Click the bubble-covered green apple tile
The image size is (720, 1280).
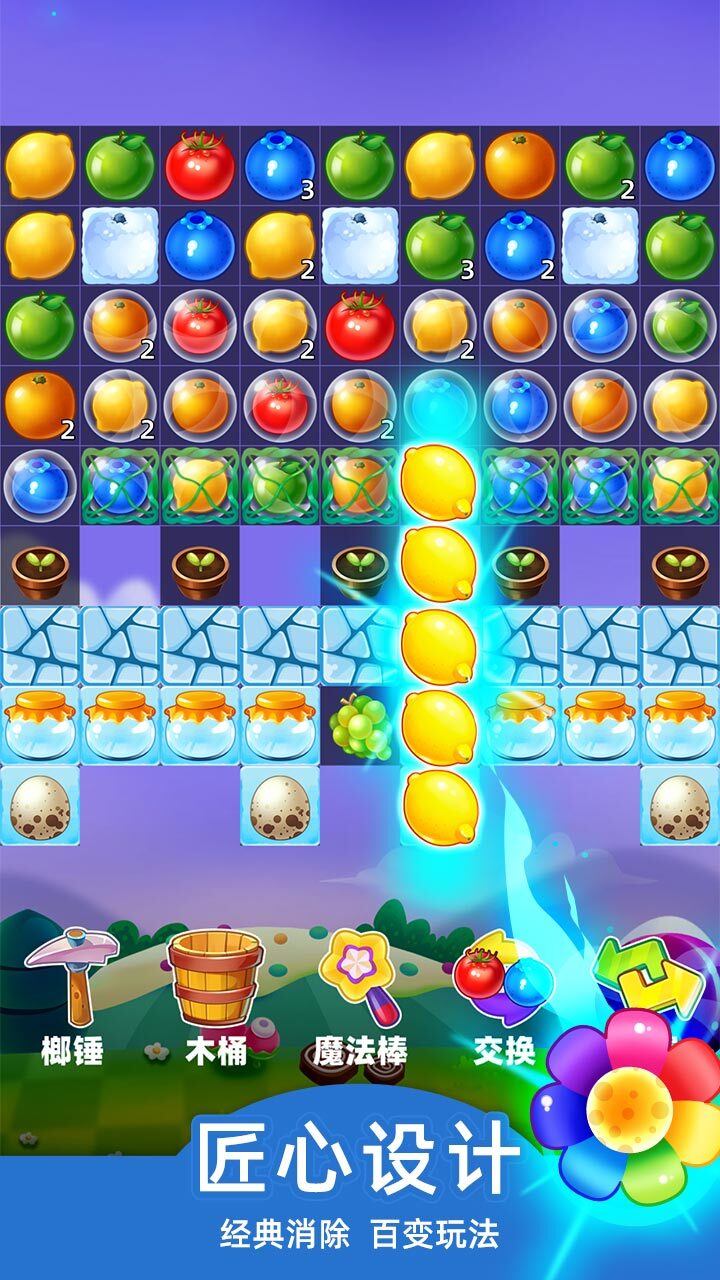coord(680,326)
